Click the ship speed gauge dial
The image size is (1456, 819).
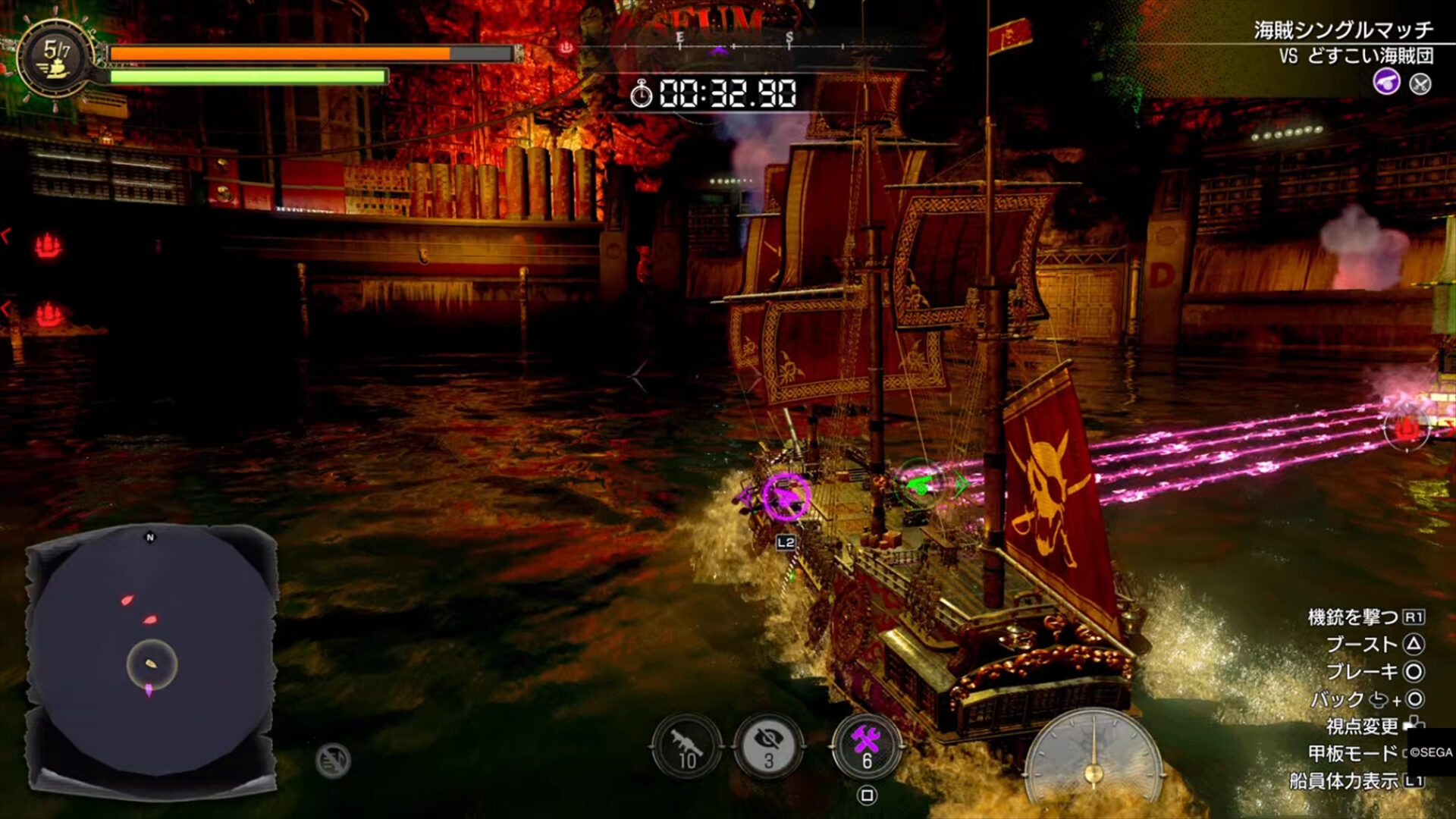pos(1093,758)
